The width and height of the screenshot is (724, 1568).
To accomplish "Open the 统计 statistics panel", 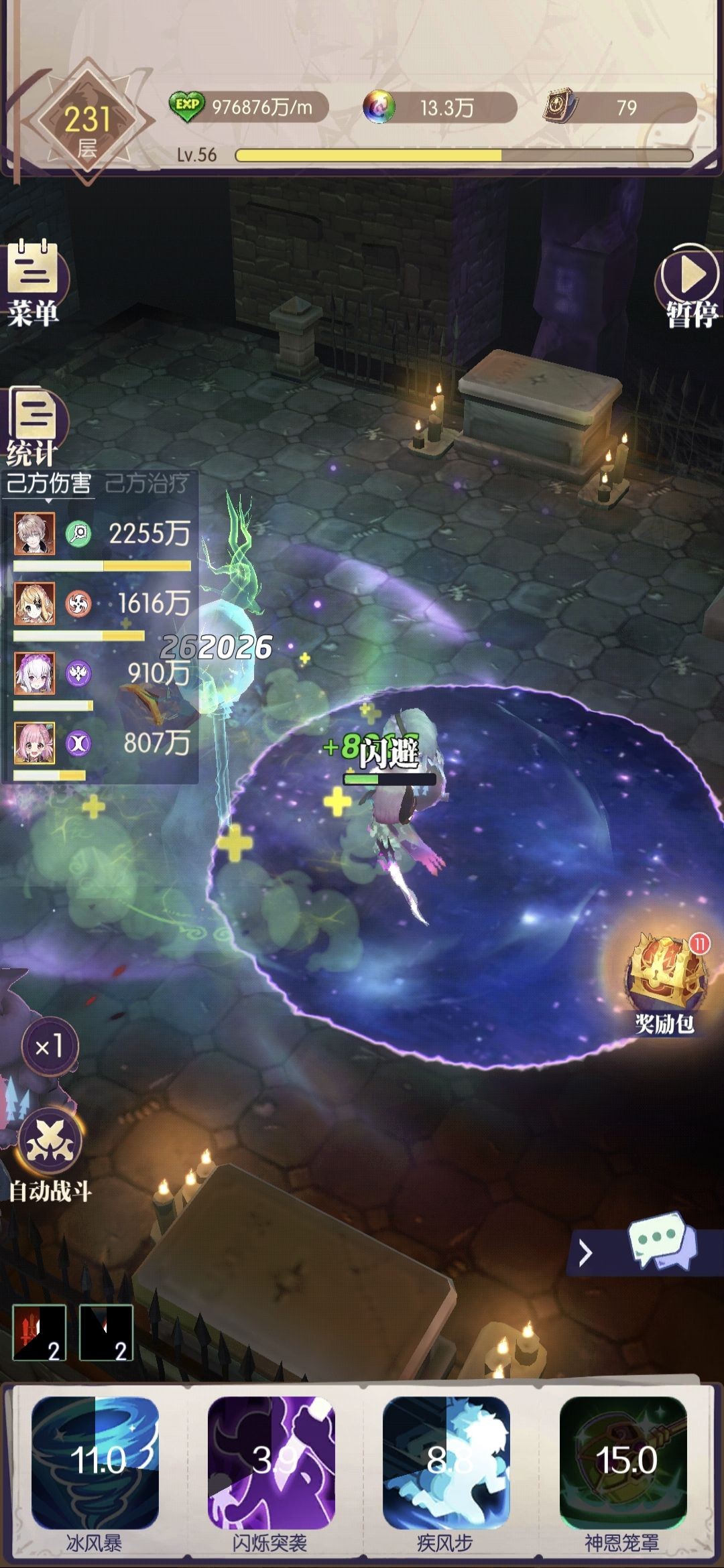I will [35, 425].
